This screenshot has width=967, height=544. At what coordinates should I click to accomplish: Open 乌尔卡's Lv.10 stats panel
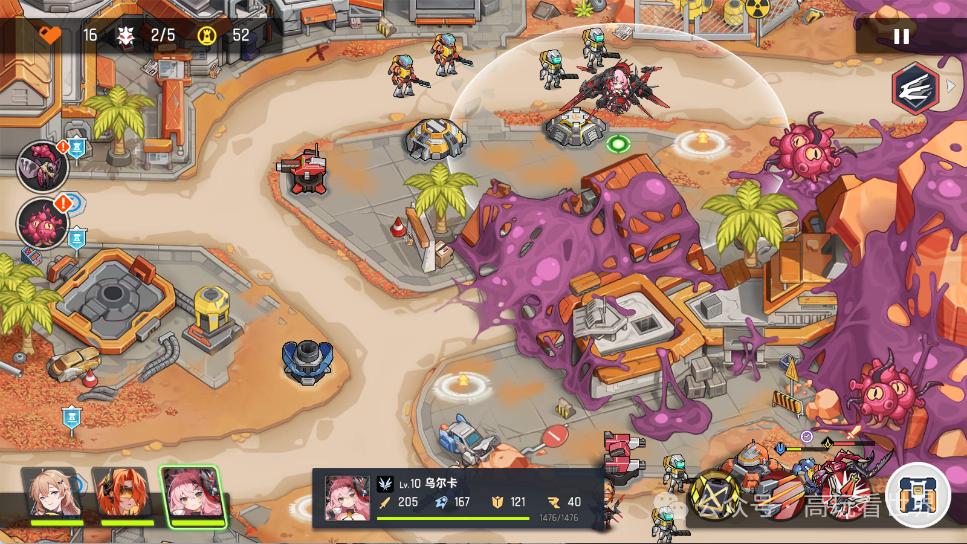pos(458,498)
